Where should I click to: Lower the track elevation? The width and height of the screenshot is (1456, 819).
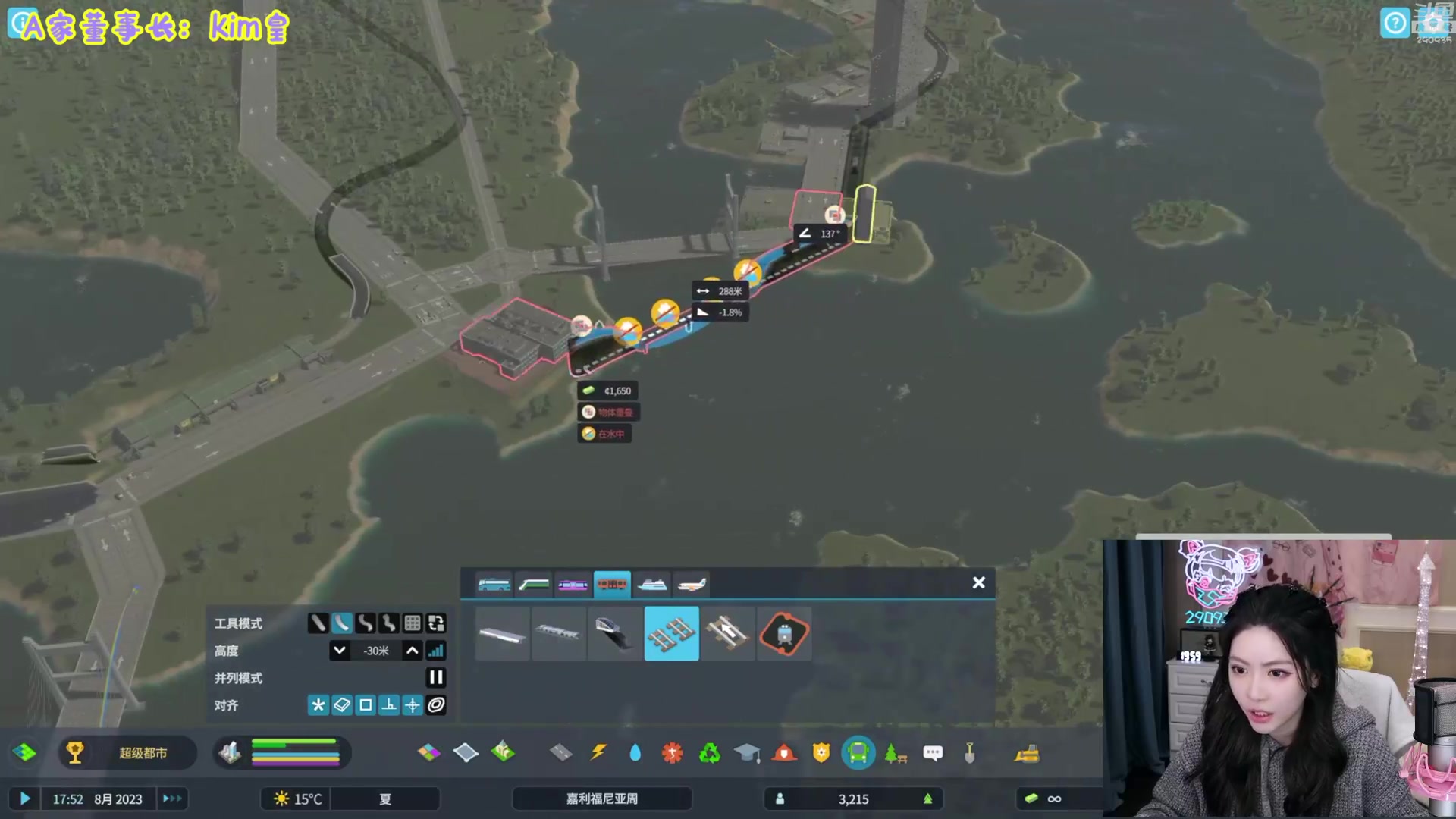(340, 651)
